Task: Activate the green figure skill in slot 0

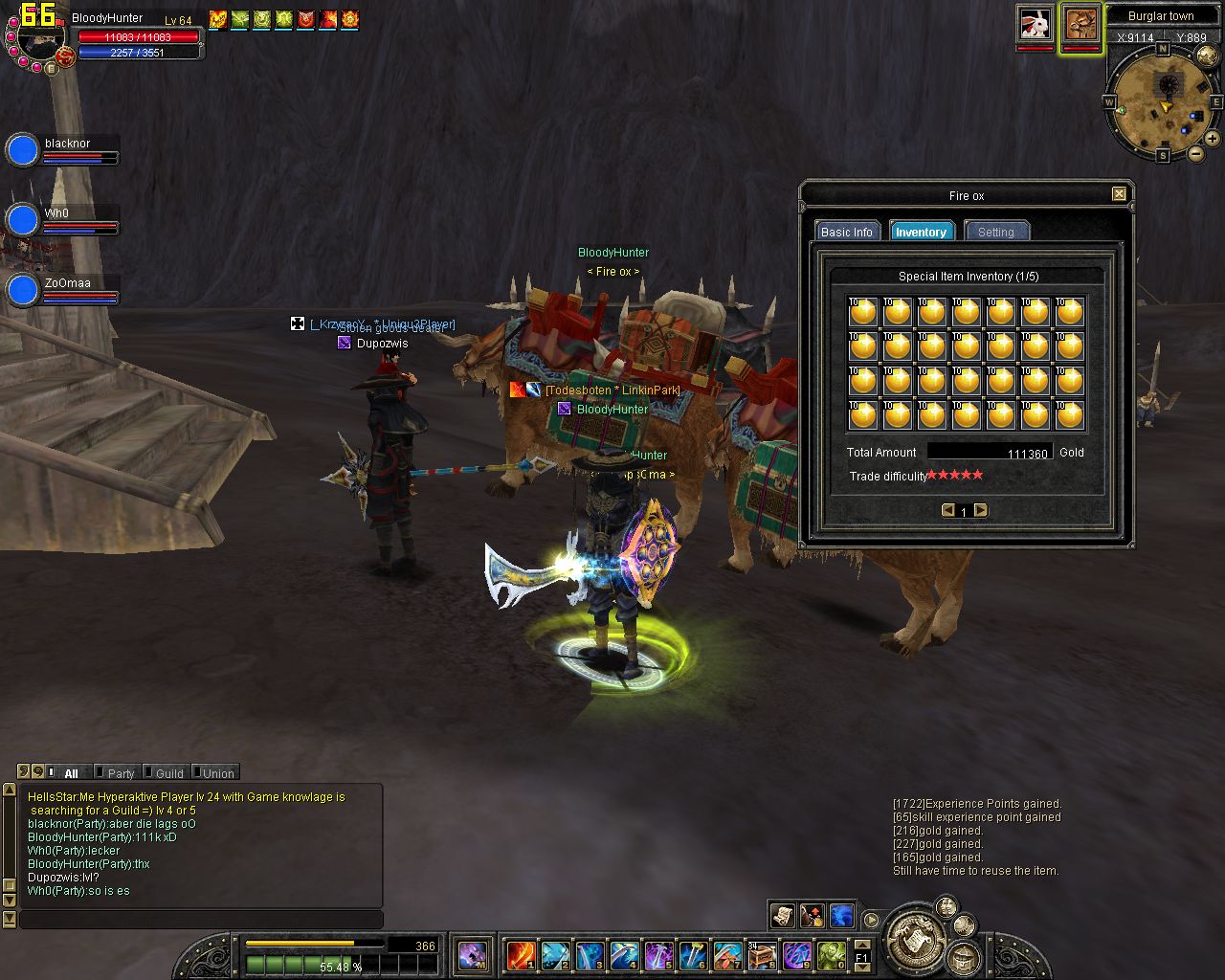Action: 831,954
